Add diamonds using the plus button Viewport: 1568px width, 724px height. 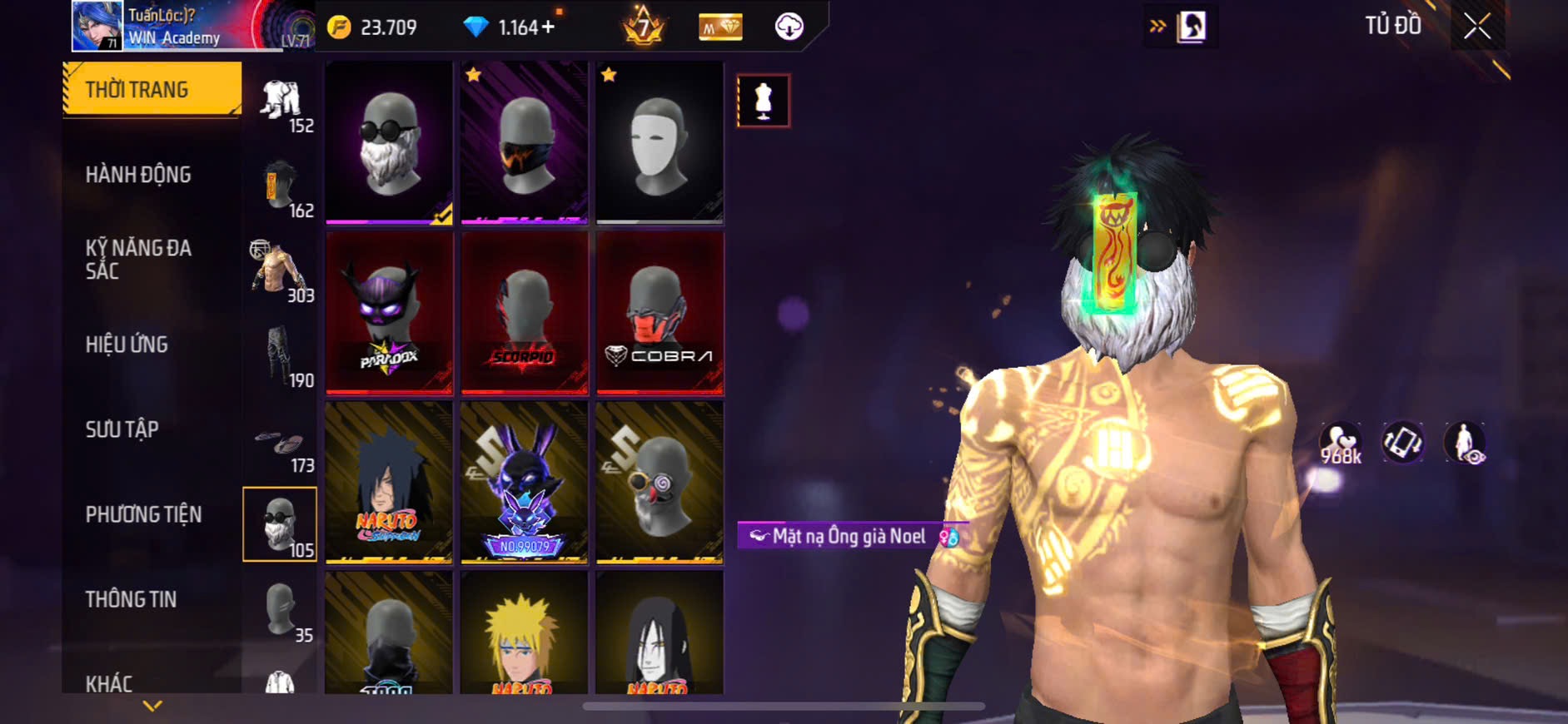548,27
